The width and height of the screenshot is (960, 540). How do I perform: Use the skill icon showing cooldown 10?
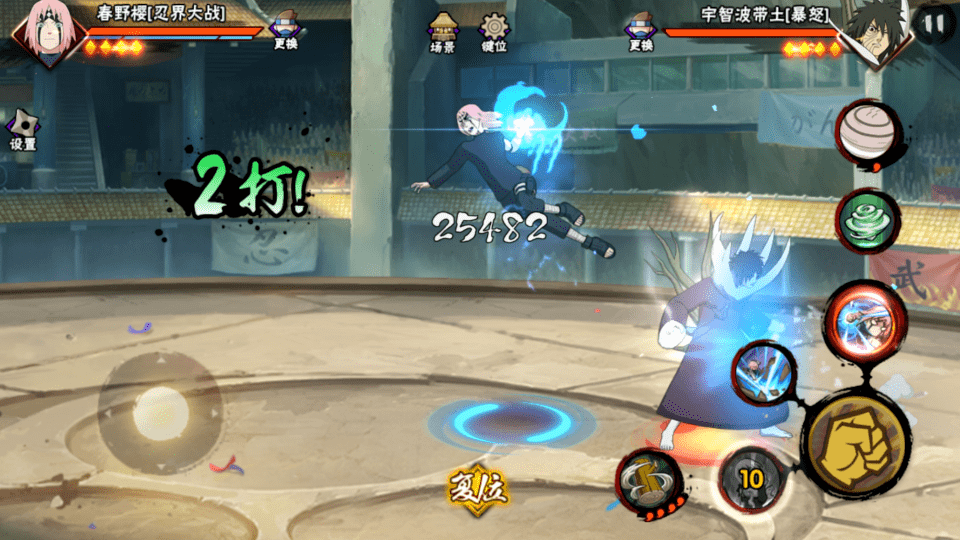(750, 479)
